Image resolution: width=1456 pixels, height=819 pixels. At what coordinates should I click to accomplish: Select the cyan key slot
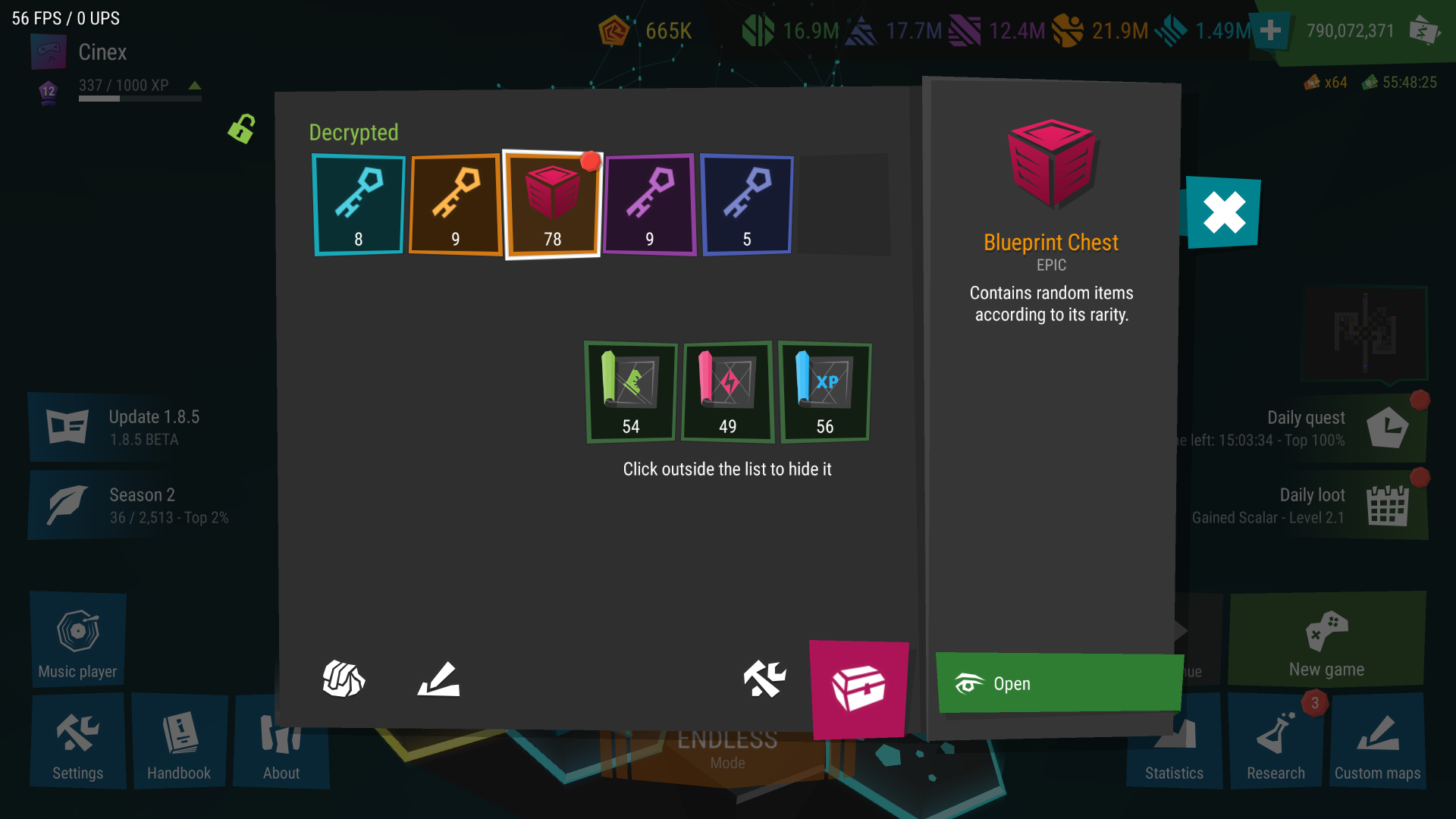(x=359, y=205)
